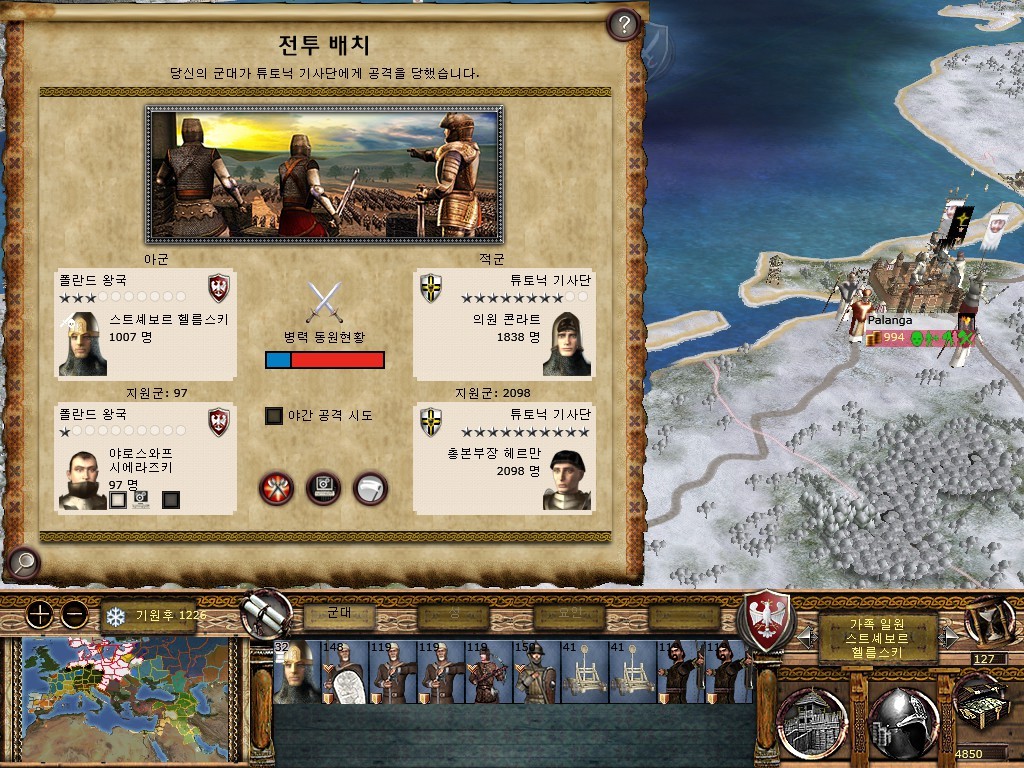Fight the battle with crossed axes button
This screenshot has width=1024, height=768.
pyautogui.click(x=276, y=488)
